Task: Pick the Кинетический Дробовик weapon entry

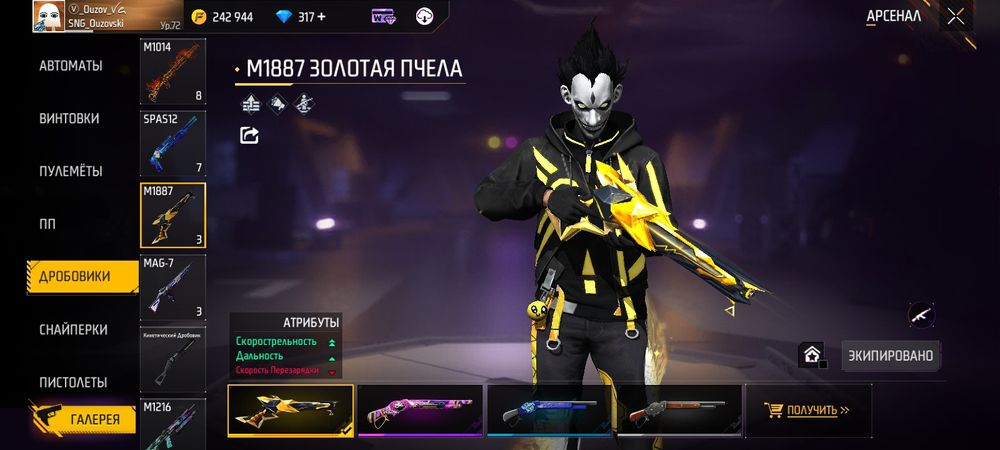Action: (x=173, y=358)
